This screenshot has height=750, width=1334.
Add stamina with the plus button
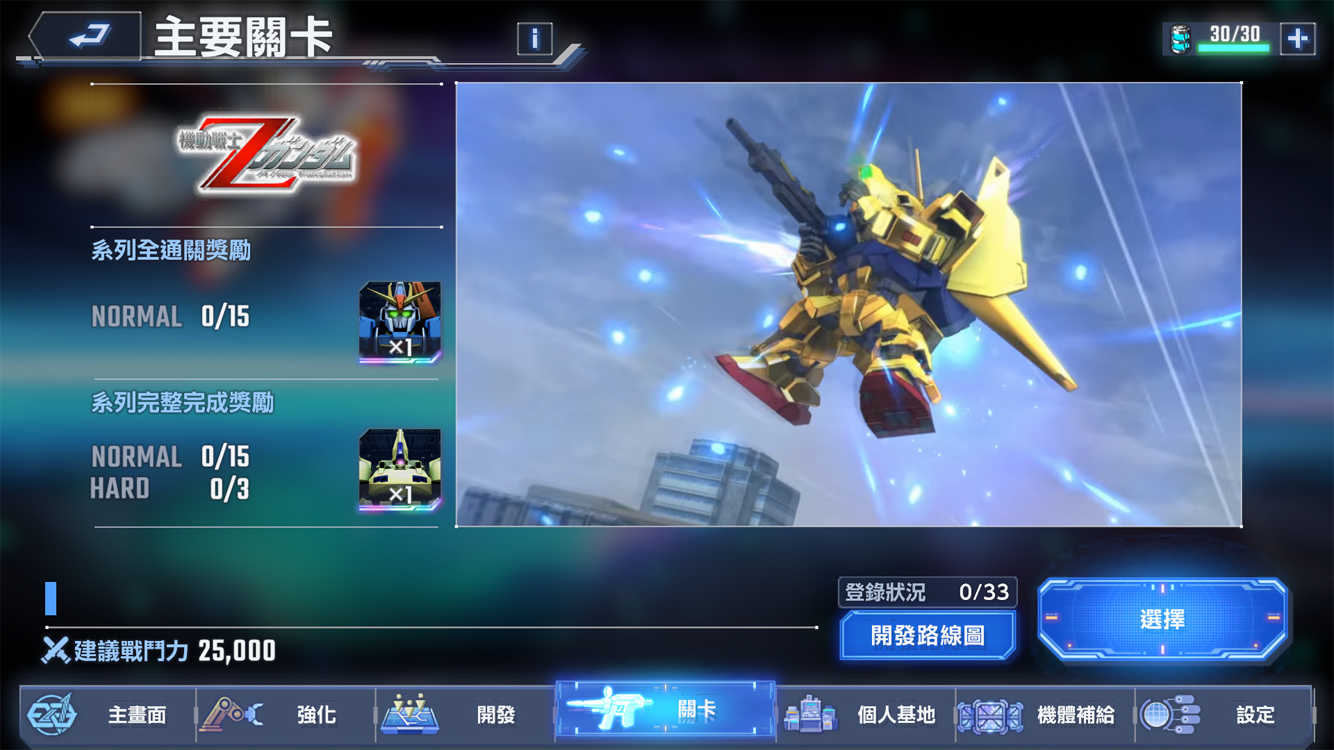(1297, 39)
